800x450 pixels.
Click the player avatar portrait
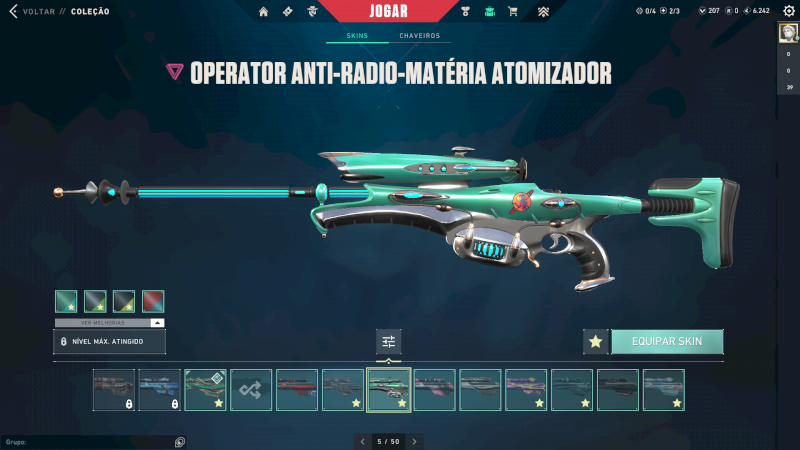(787, 34)
